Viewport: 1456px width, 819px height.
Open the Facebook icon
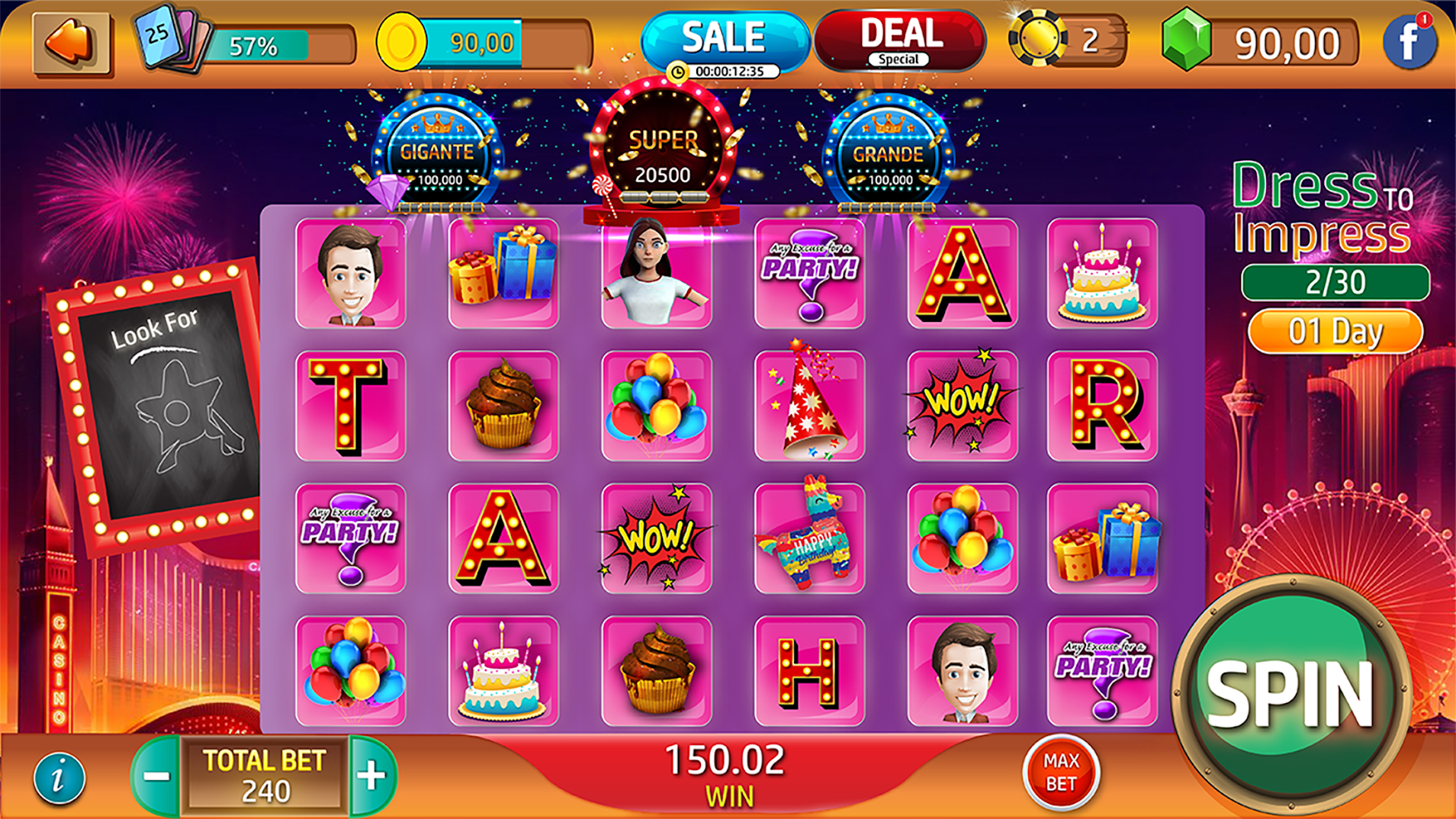point(1409,43)
